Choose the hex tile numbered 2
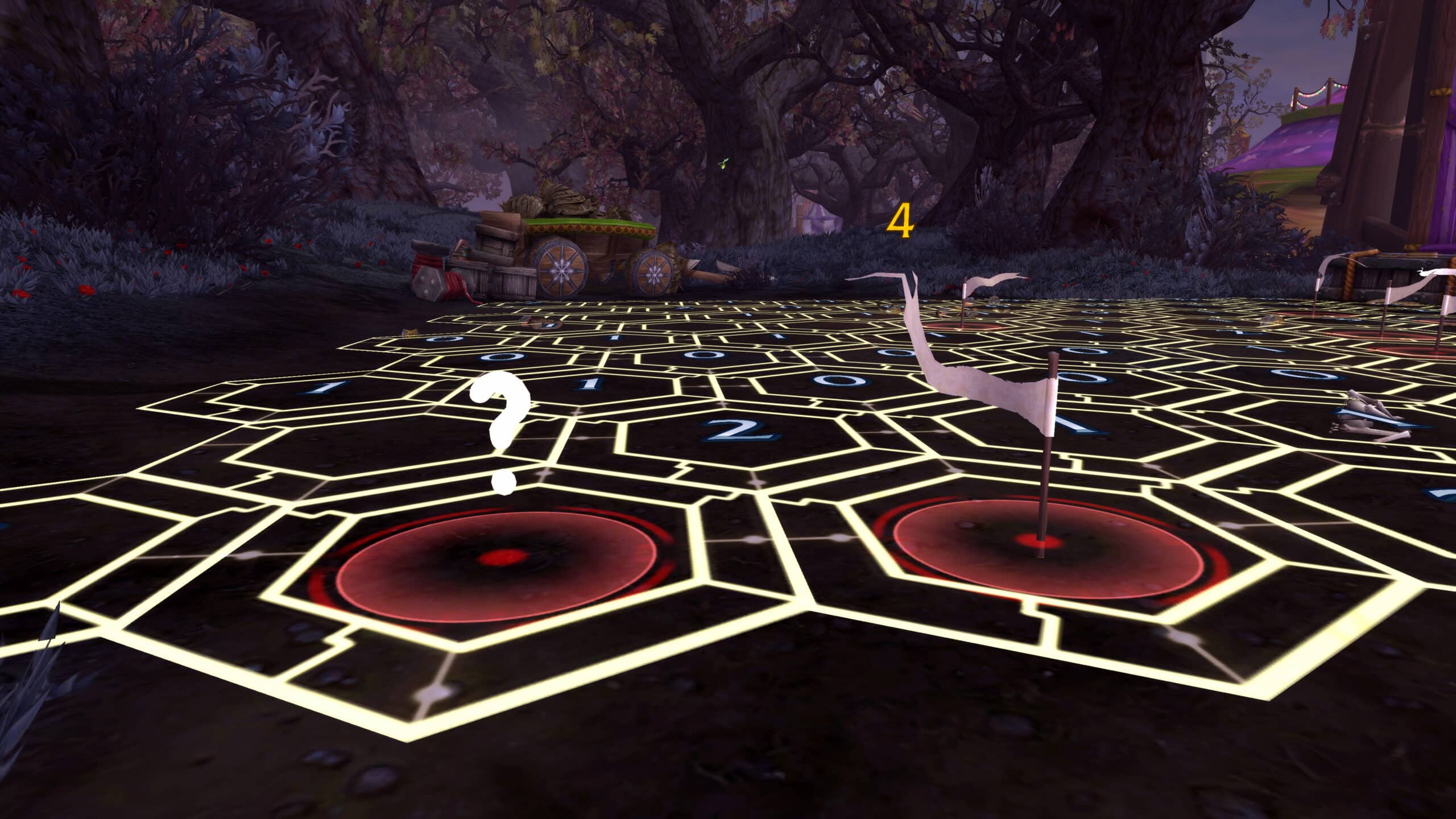1456x819 pixels. click(739, 433)
